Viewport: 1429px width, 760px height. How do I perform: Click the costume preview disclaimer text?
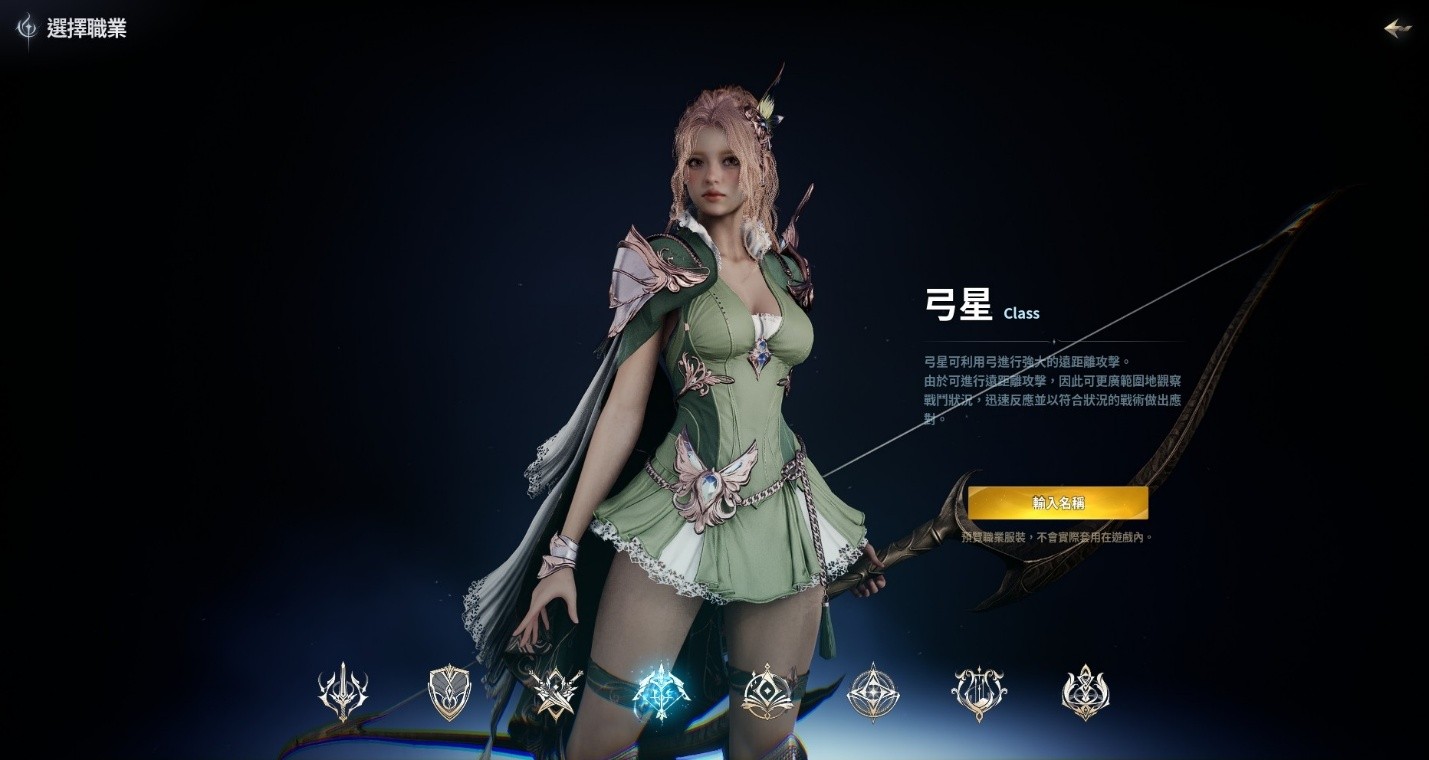click(1057, 537)
